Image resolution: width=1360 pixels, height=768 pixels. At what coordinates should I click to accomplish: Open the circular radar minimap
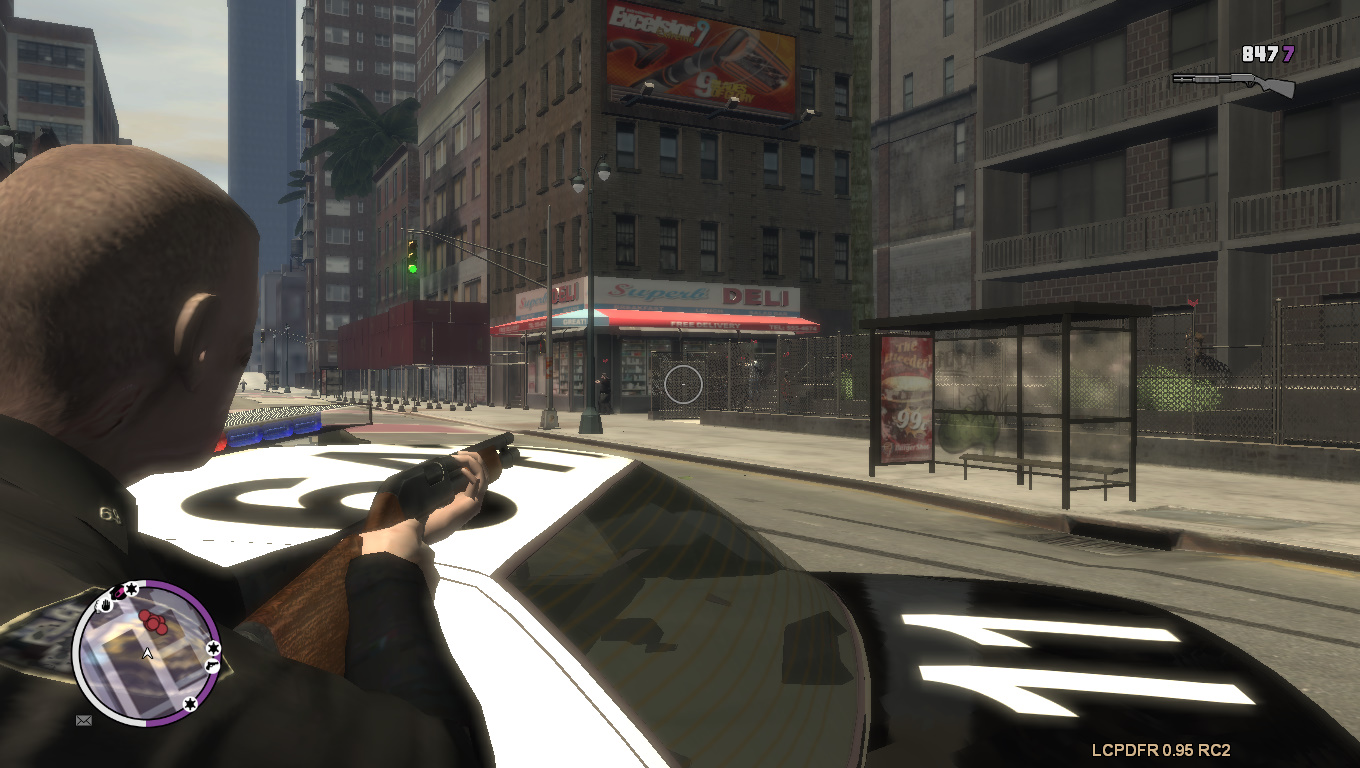coord(146,653)
